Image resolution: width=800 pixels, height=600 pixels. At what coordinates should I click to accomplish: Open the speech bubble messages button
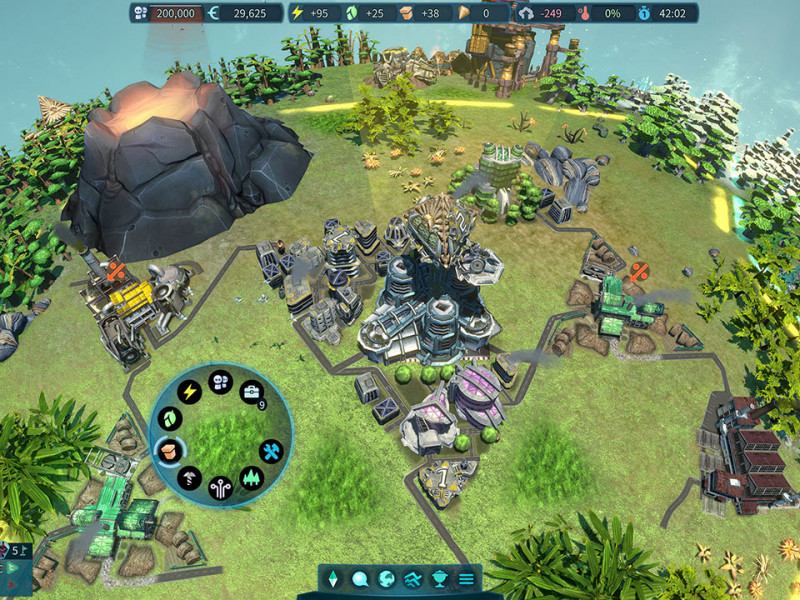[360, 578]
